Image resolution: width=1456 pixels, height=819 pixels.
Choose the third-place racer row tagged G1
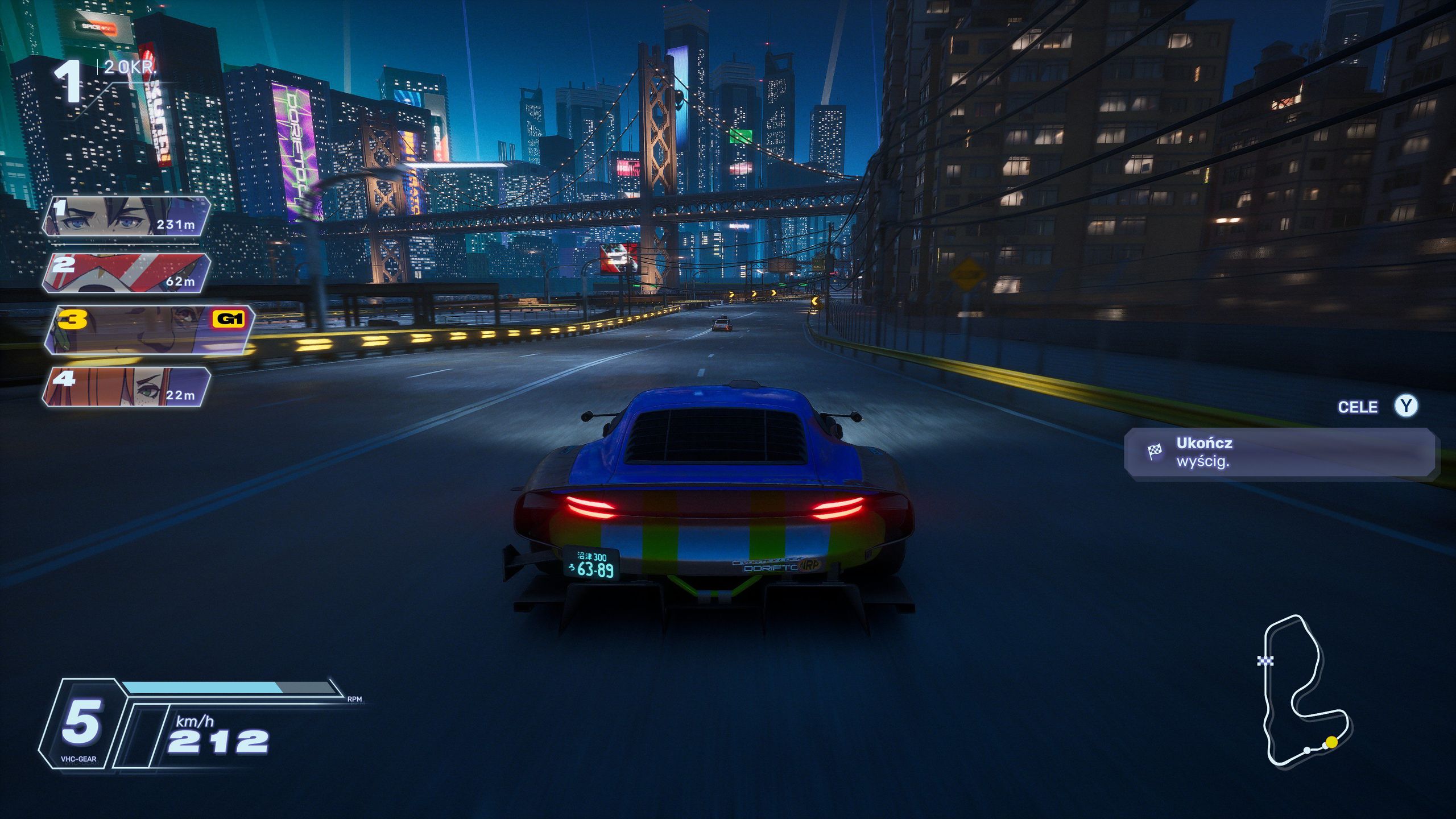(x=149, y=330)
